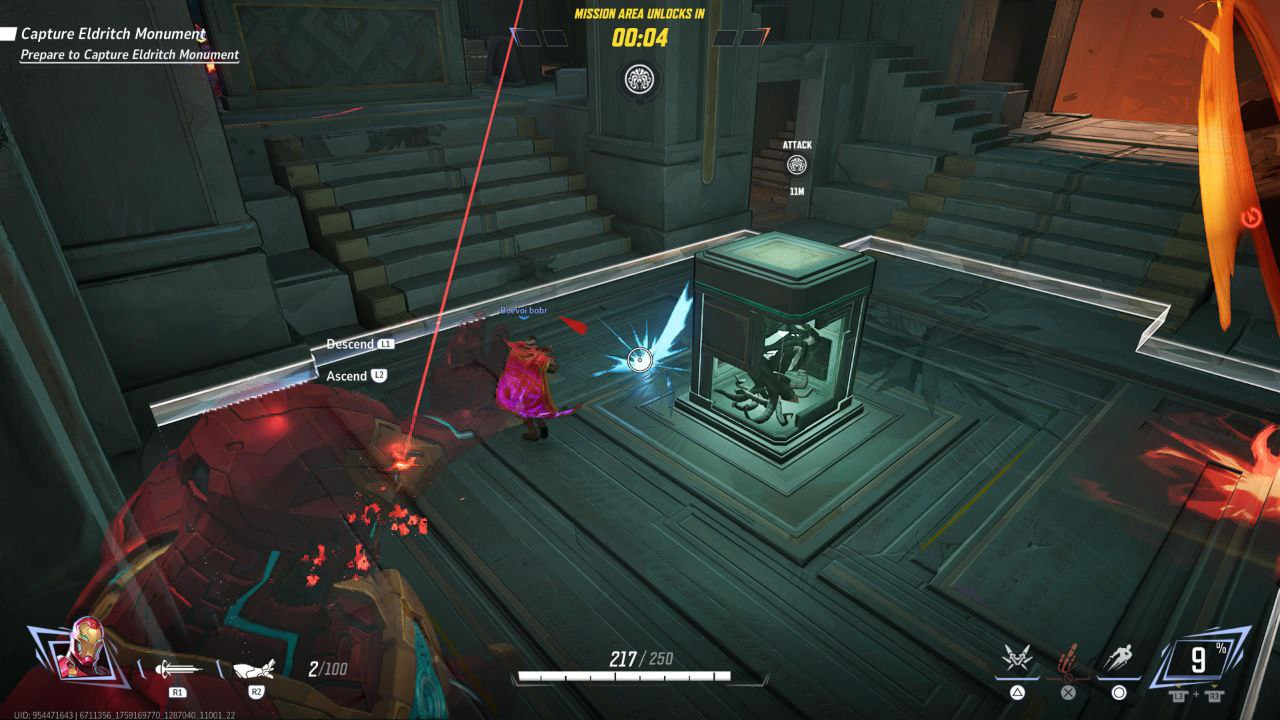The height and width of the screenshot is (720, 1280).
Task: Activate the Unibeam weapon icon
Action: [x=177, y=668]
